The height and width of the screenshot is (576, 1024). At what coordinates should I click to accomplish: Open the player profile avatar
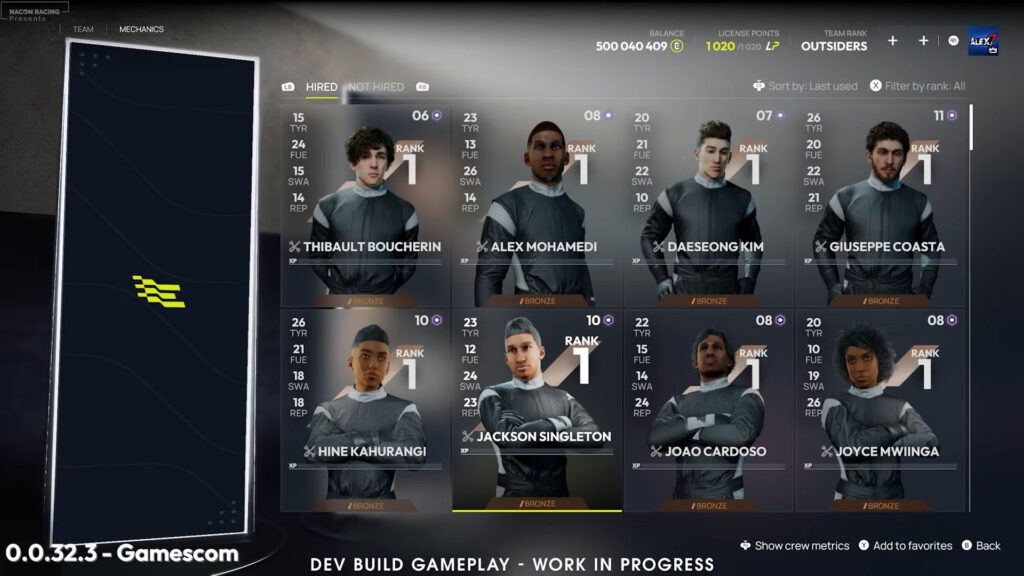(x=983, y=41)
